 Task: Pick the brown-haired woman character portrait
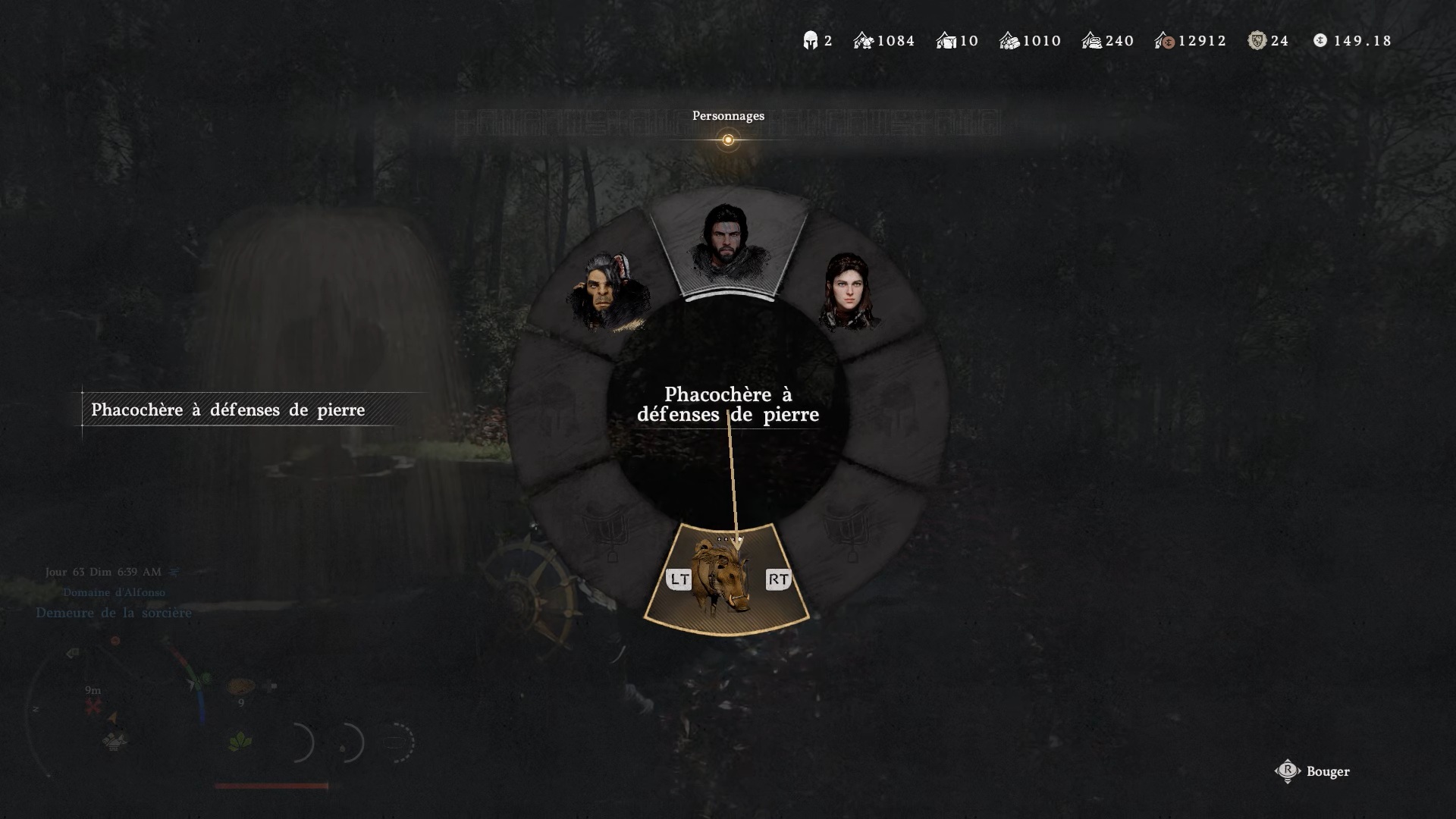click(x=849, y=292)
